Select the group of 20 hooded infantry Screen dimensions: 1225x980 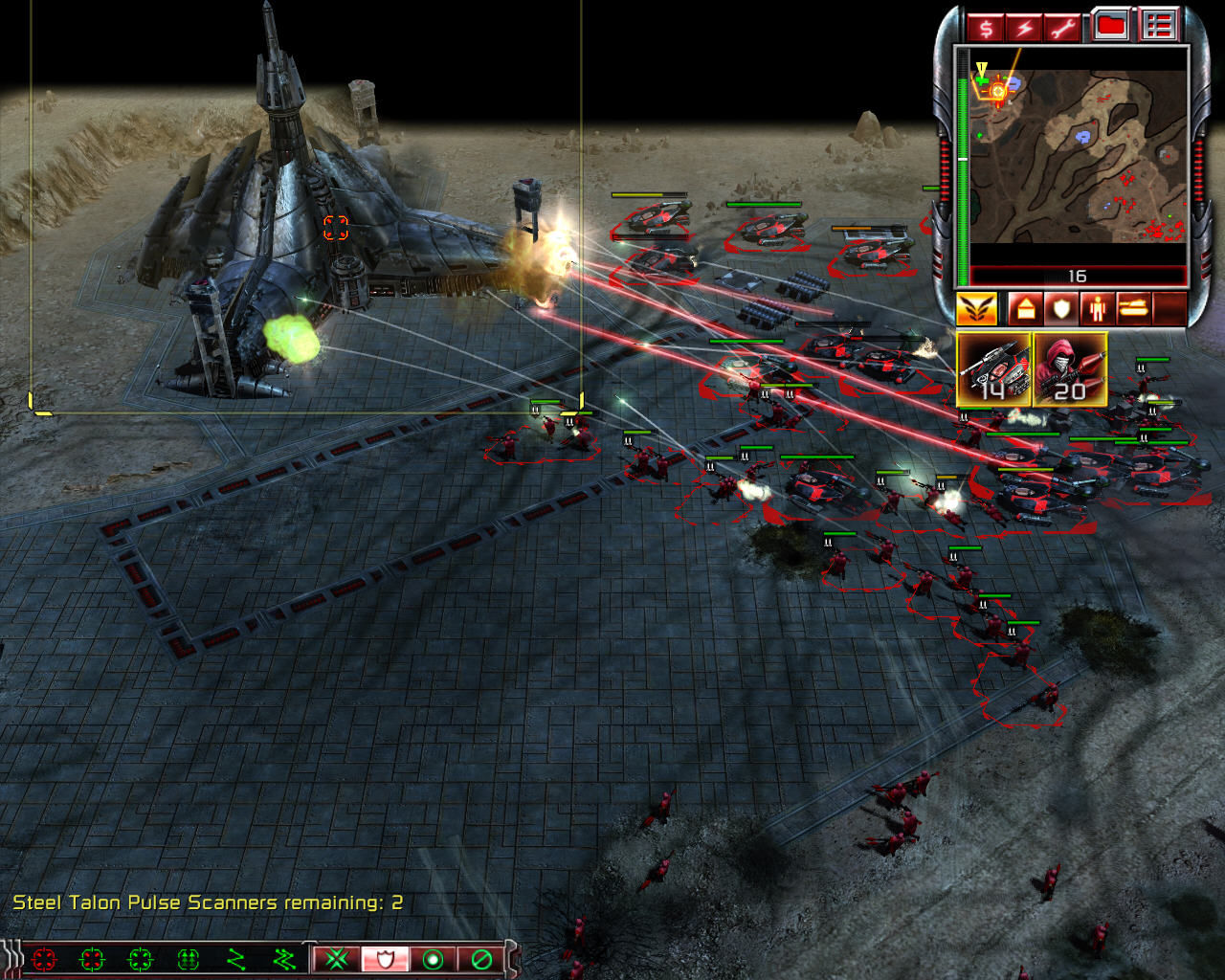[x=1070, y=370]
